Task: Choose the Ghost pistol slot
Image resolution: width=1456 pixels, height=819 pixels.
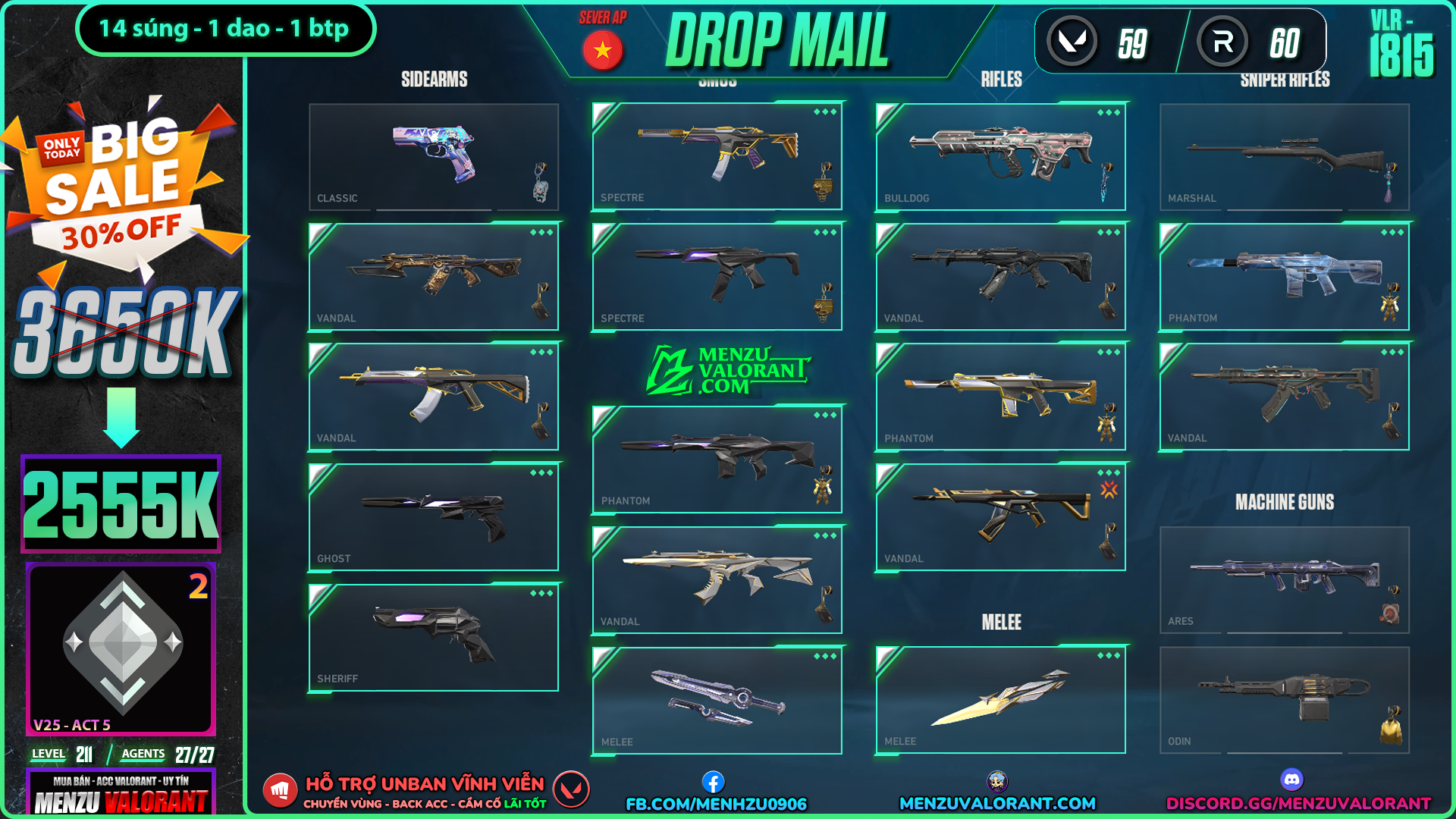Action: (x=434, y=517)
